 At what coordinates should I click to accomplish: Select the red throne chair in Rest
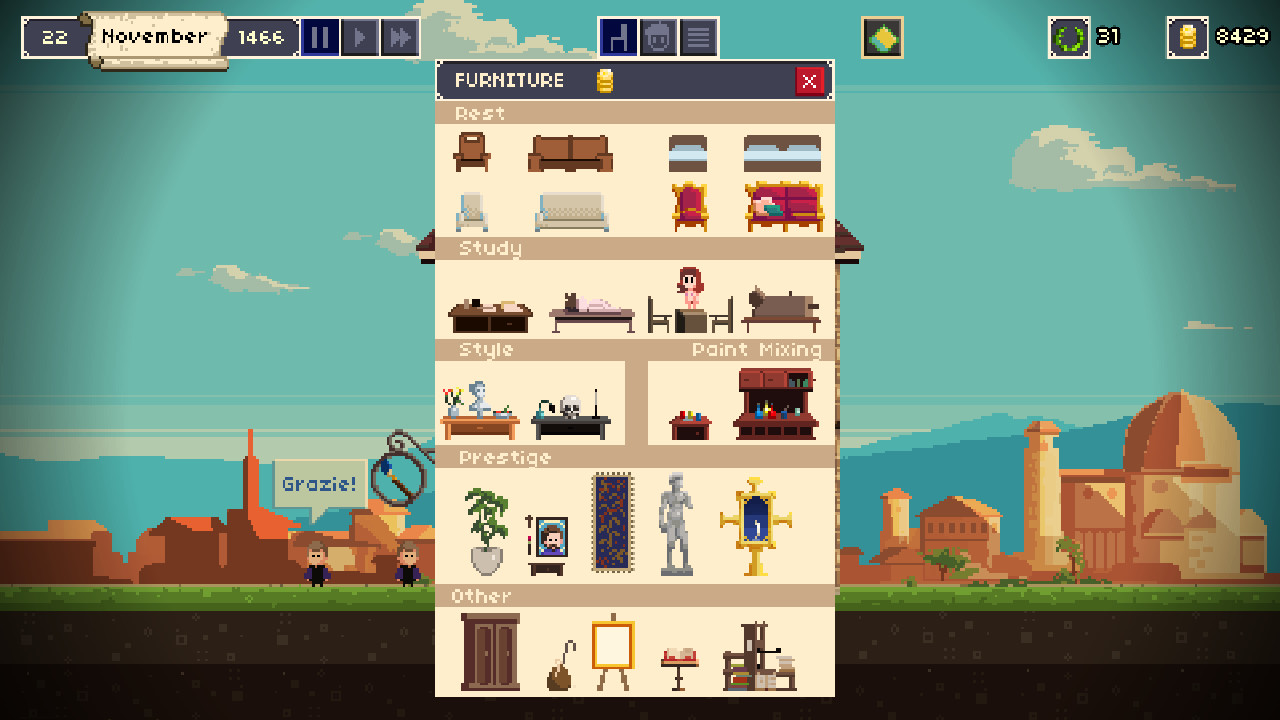coord(688,205)
